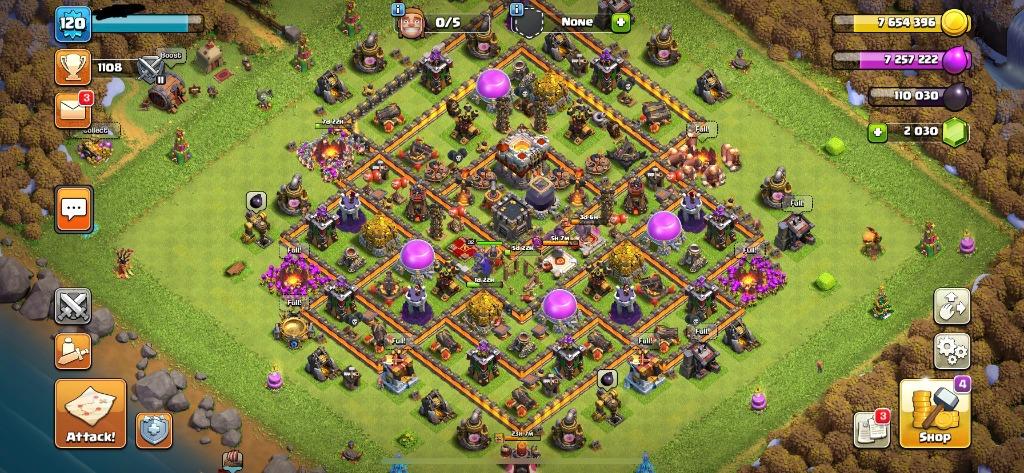1024x473 pixels.
Task: Open the crossed swords clan war button
Action: click(73, 305)
